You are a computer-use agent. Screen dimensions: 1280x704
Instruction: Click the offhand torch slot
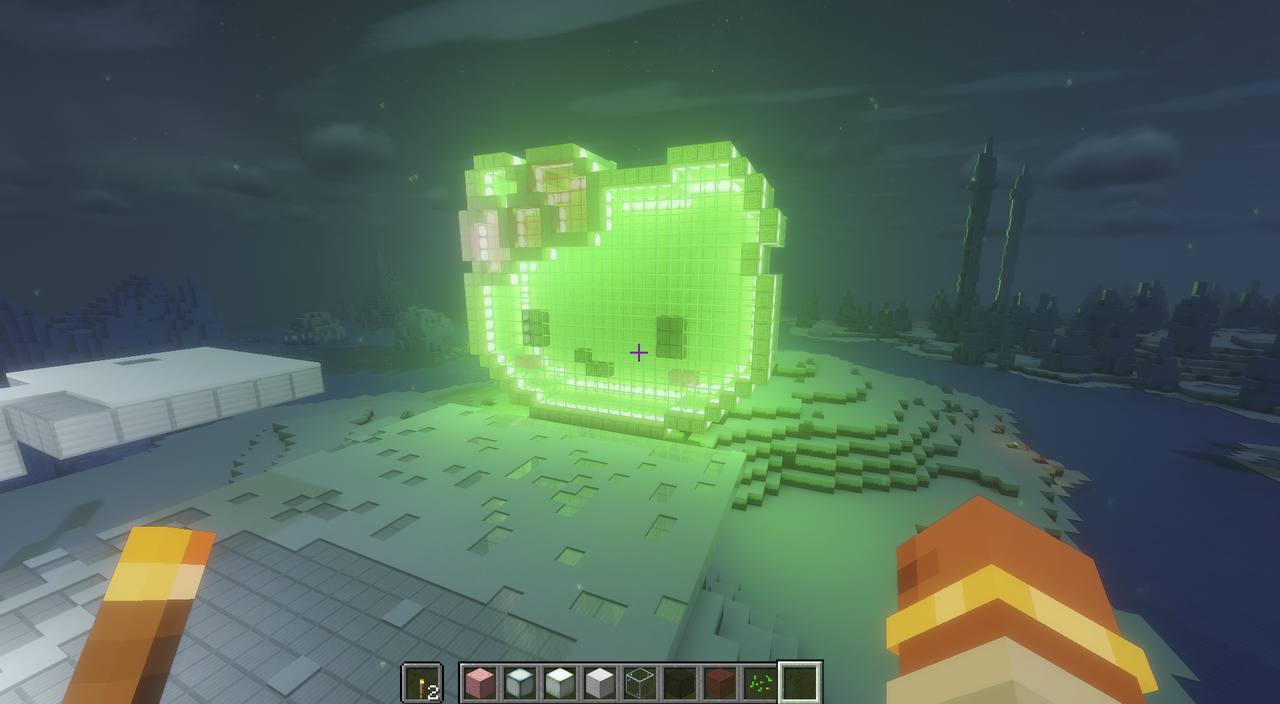pyautogui.click(x=422, y=683)
